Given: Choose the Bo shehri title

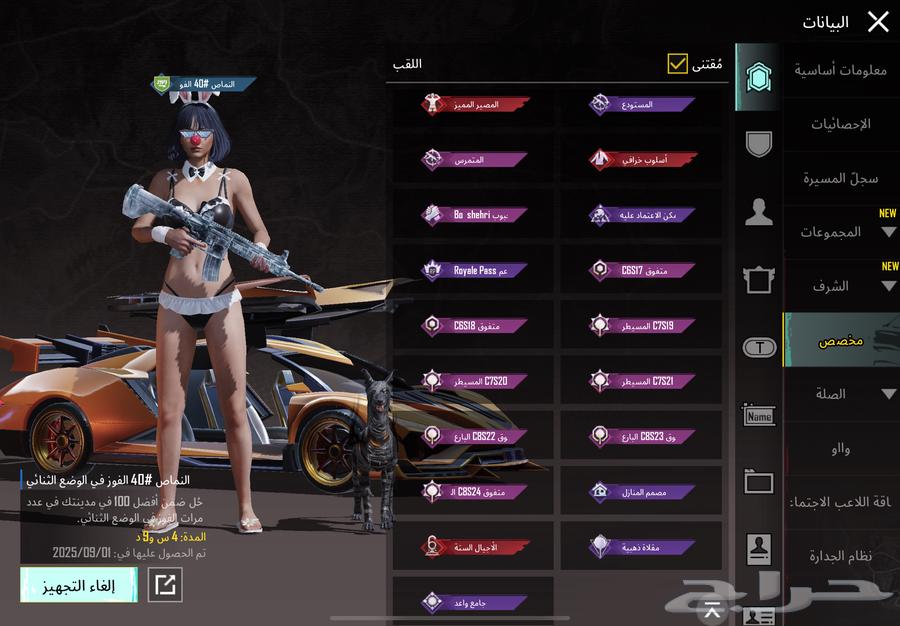Looking at the screenshot, I should pos(473,214).
